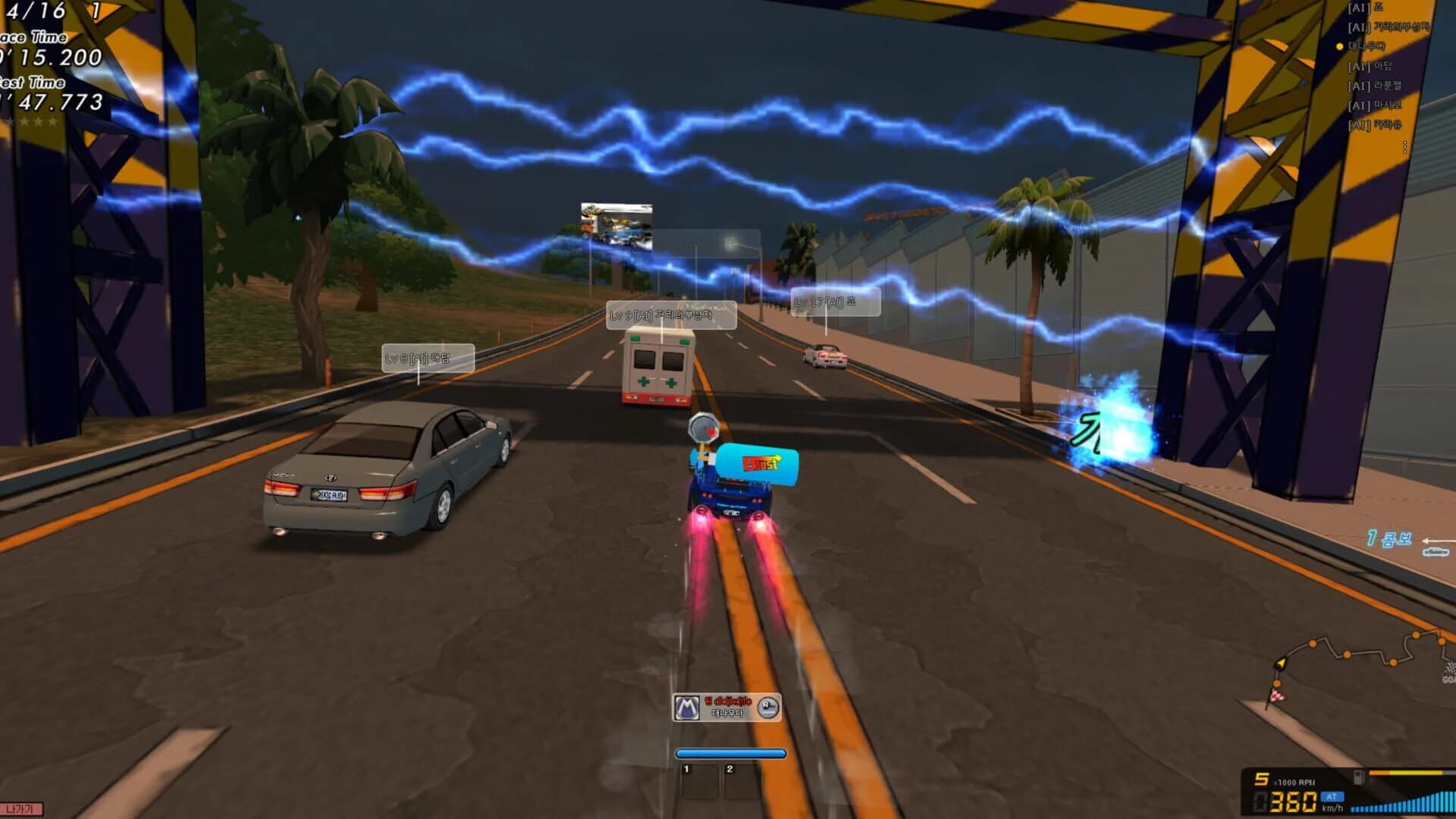
Task: Expand the three-dot menu under the player list
Action: (x=1406, y=147)
